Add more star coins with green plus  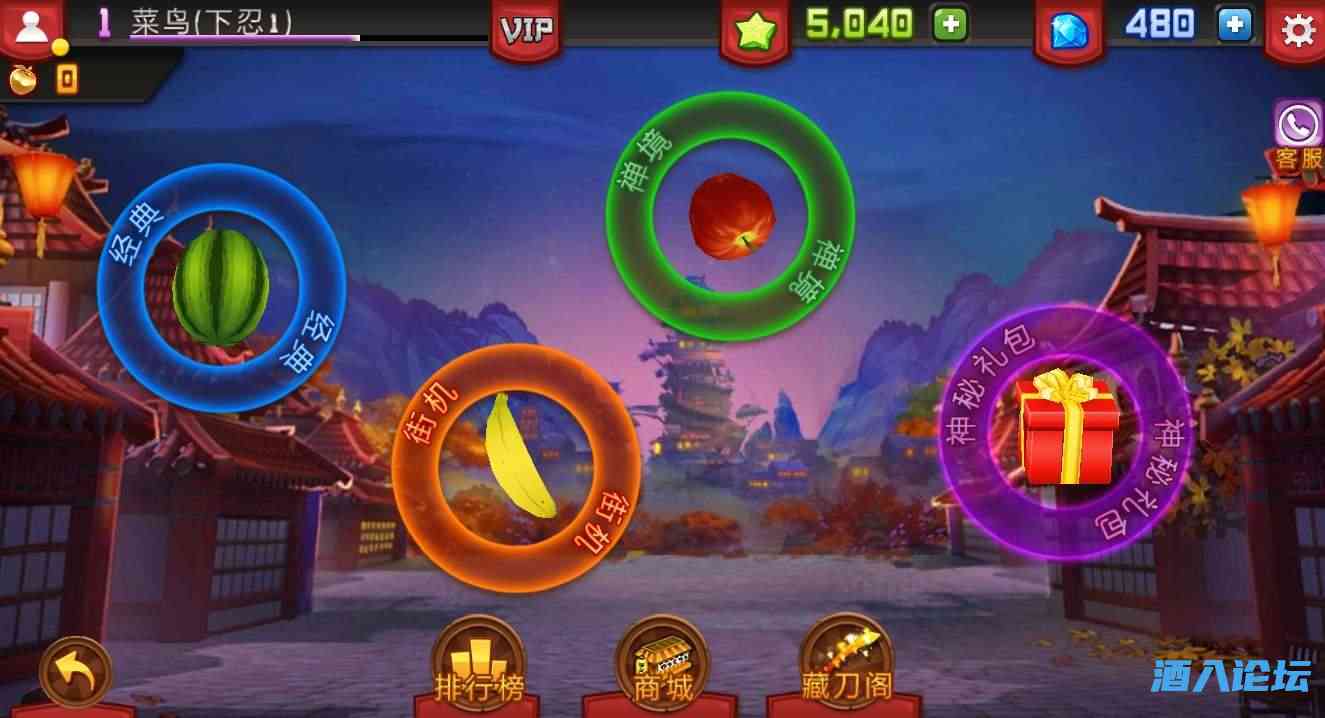(949, 25)
